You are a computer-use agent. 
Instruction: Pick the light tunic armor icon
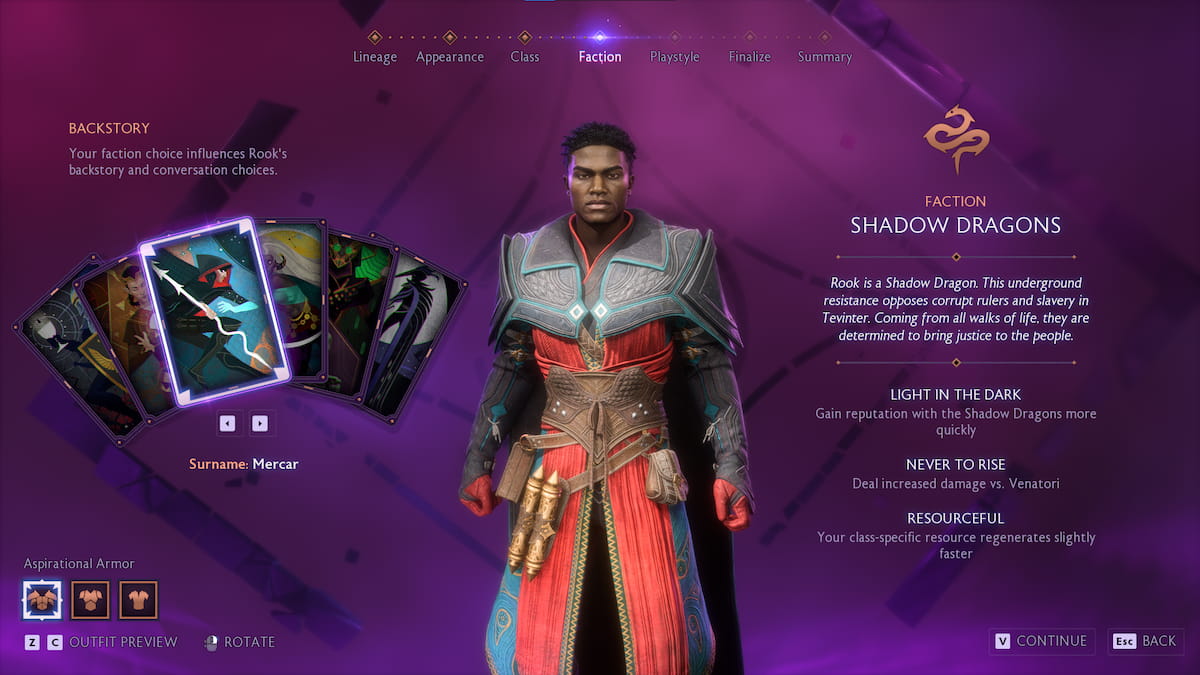(x=139, y=600)
